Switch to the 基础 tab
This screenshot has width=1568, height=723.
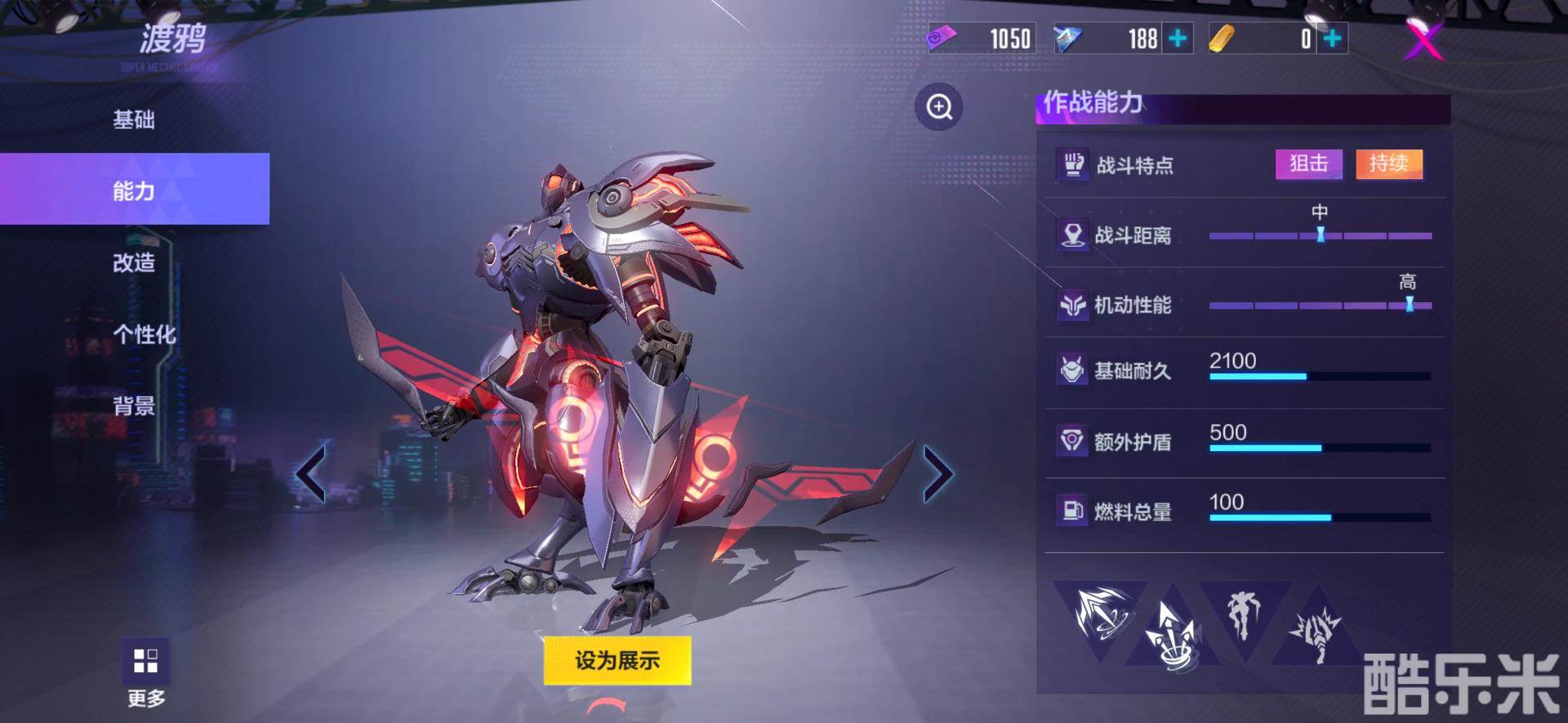click(x=134, y=120)
